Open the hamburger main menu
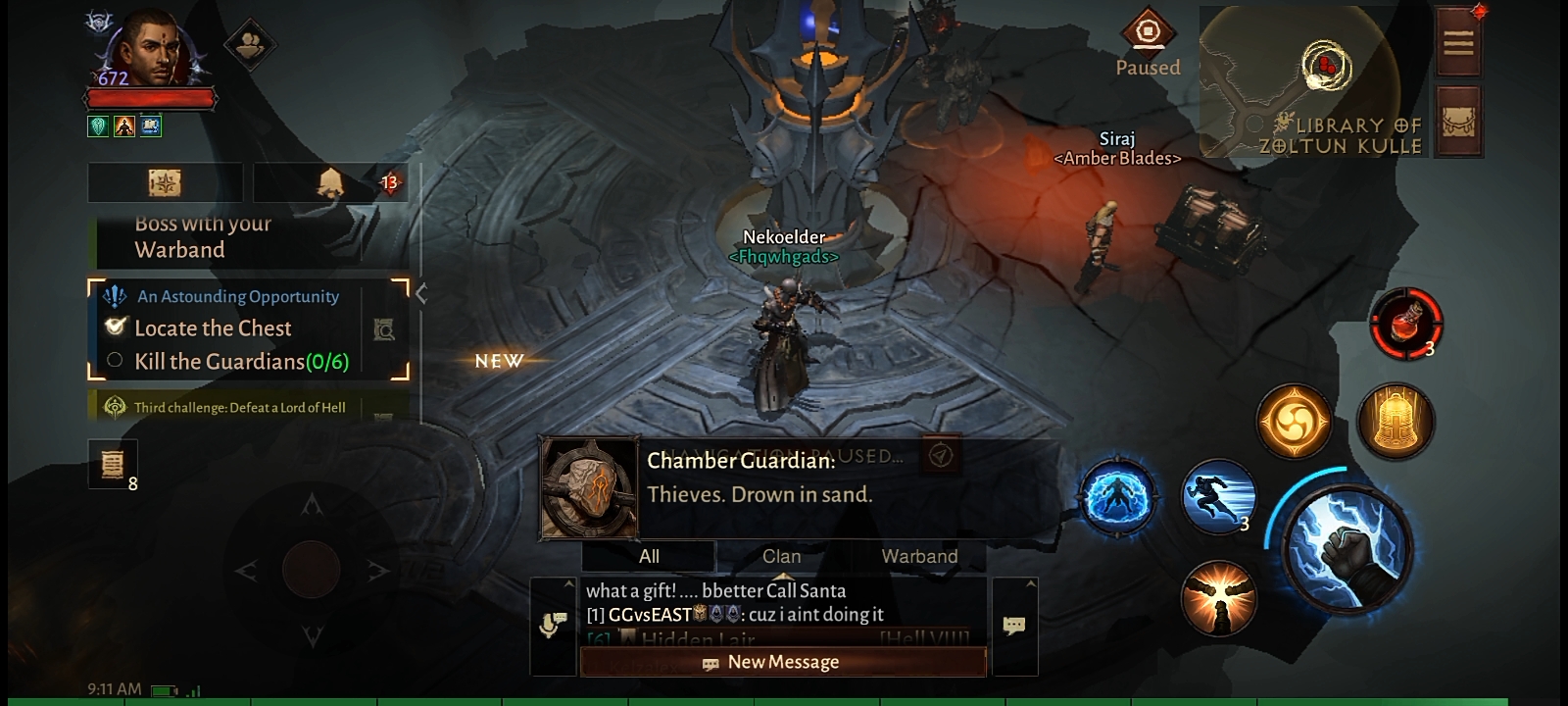 (x=1457, y=42)
